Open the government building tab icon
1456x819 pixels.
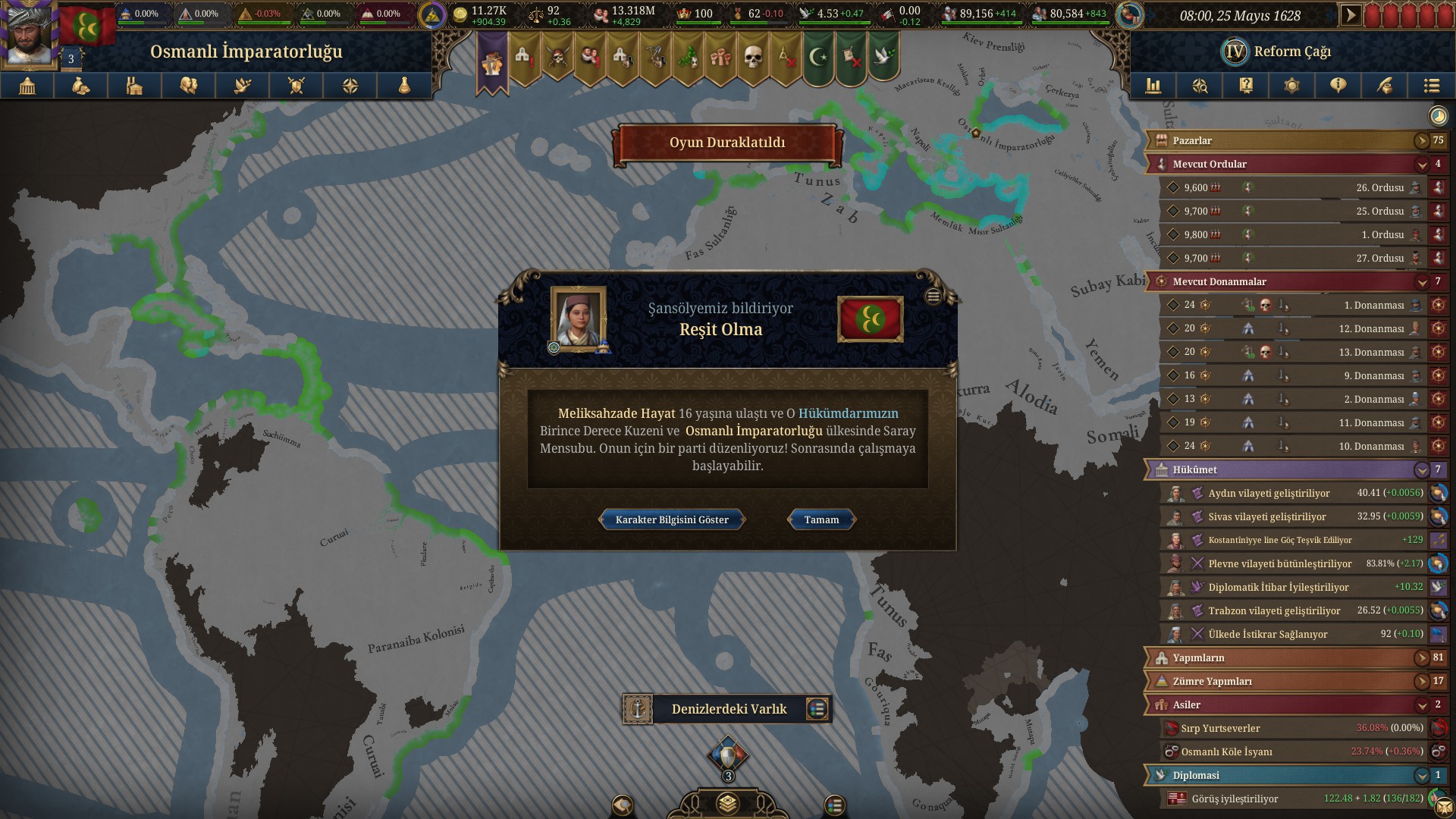point(27,86)
